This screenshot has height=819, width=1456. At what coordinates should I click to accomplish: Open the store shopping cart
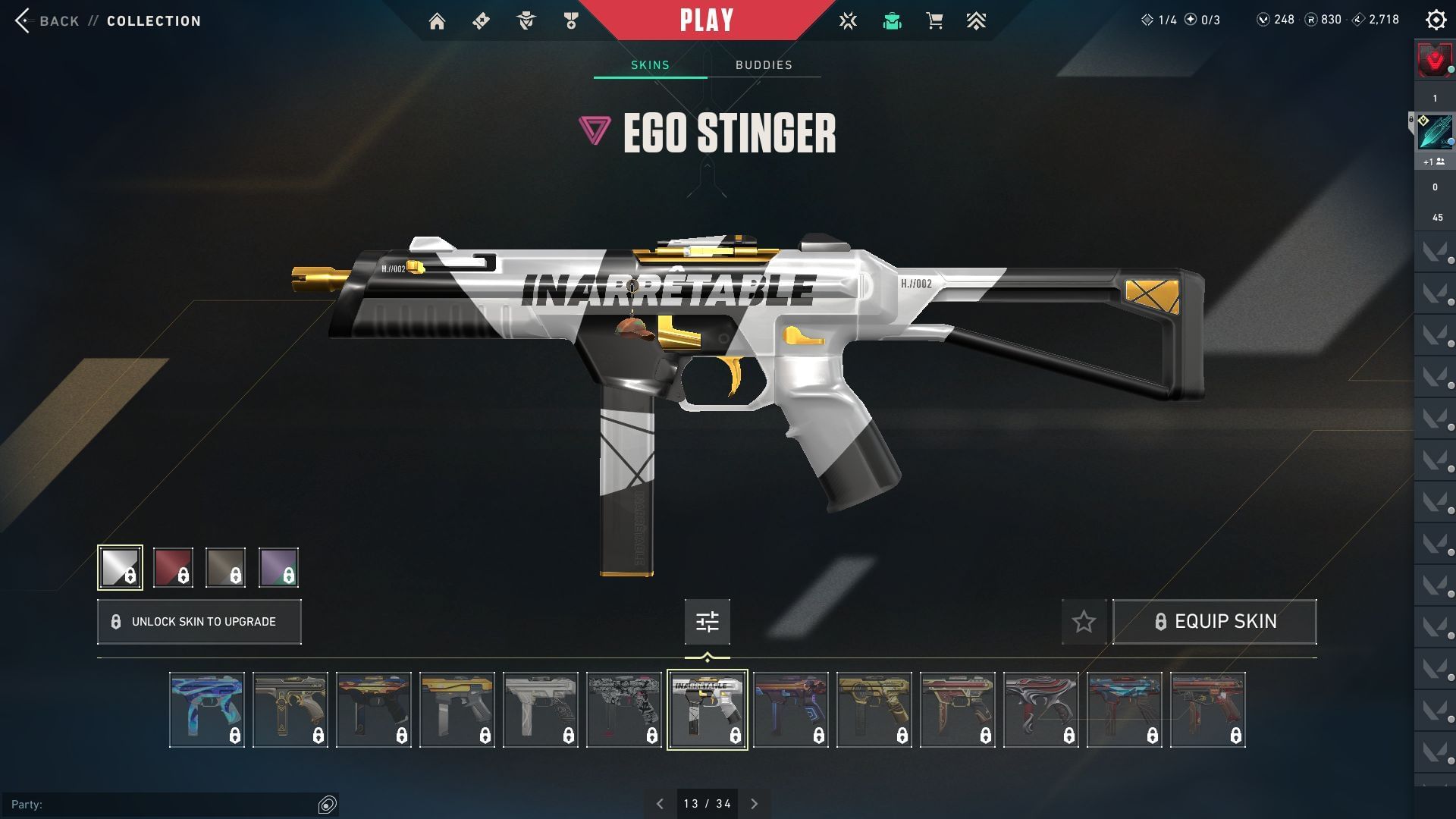(934, 21)
